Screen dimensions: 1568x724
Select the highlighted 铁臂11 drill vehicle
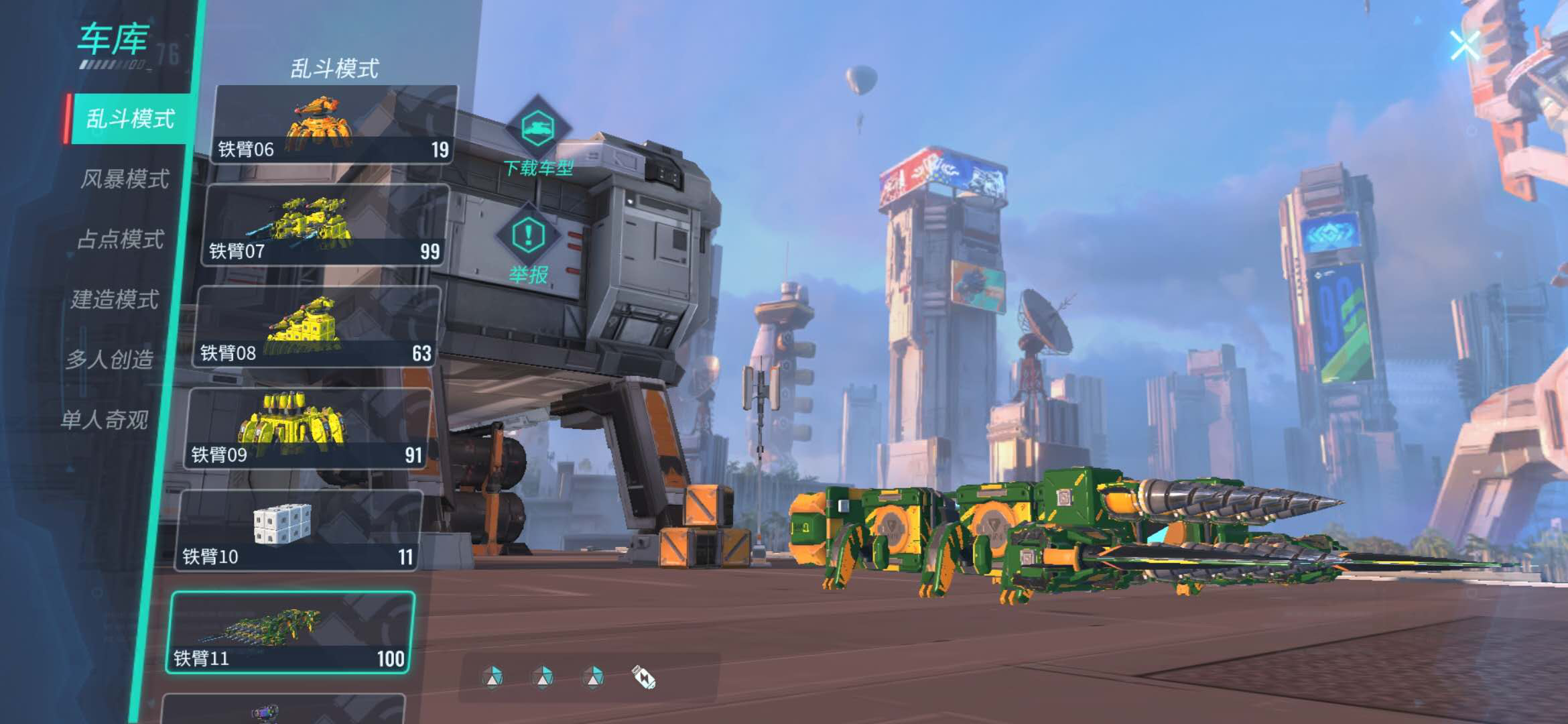pyautogui.click(x=289, y=633)
